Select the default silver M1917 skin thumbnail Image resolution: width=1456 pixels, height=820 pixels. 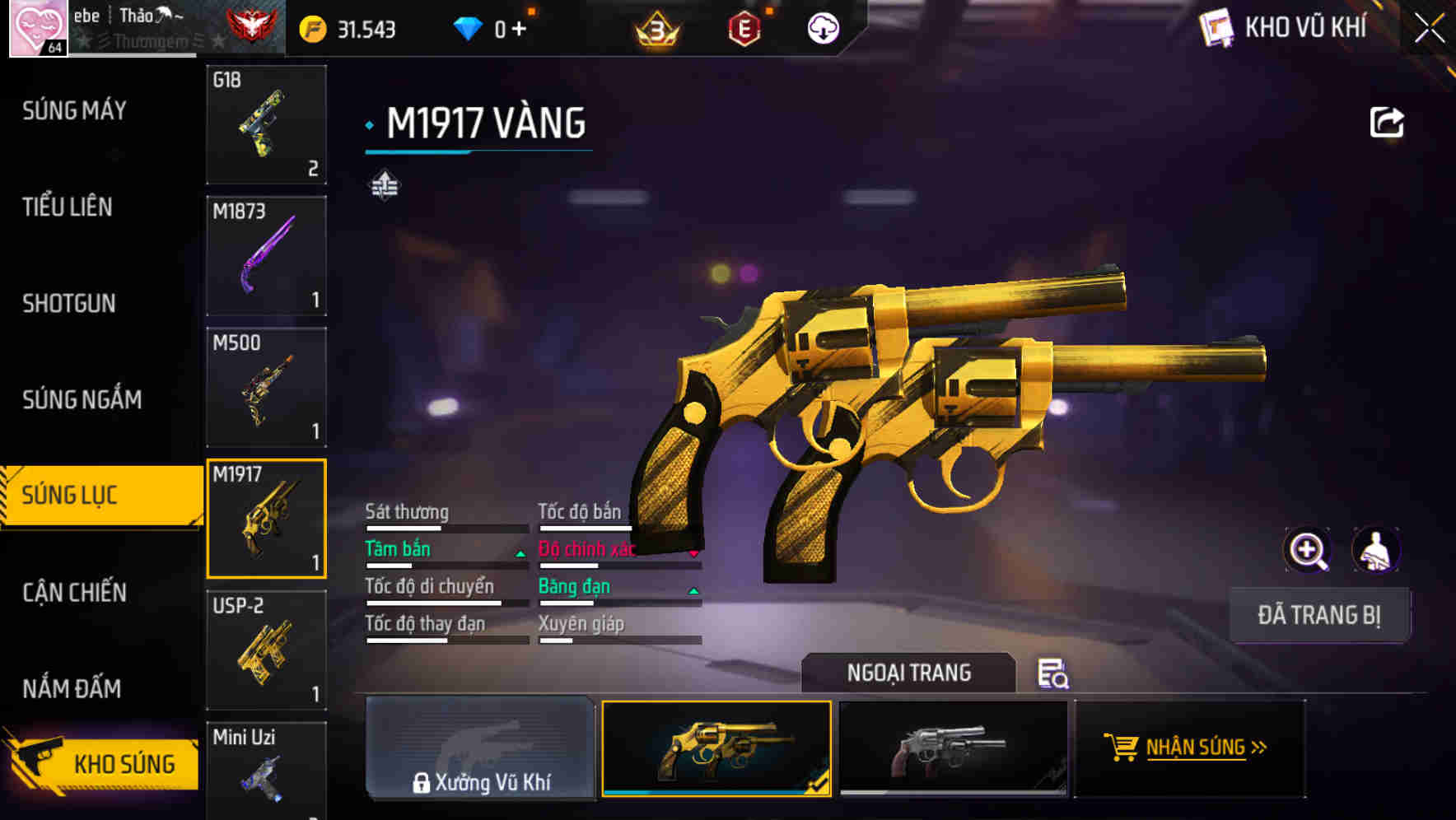coord(953,748)
